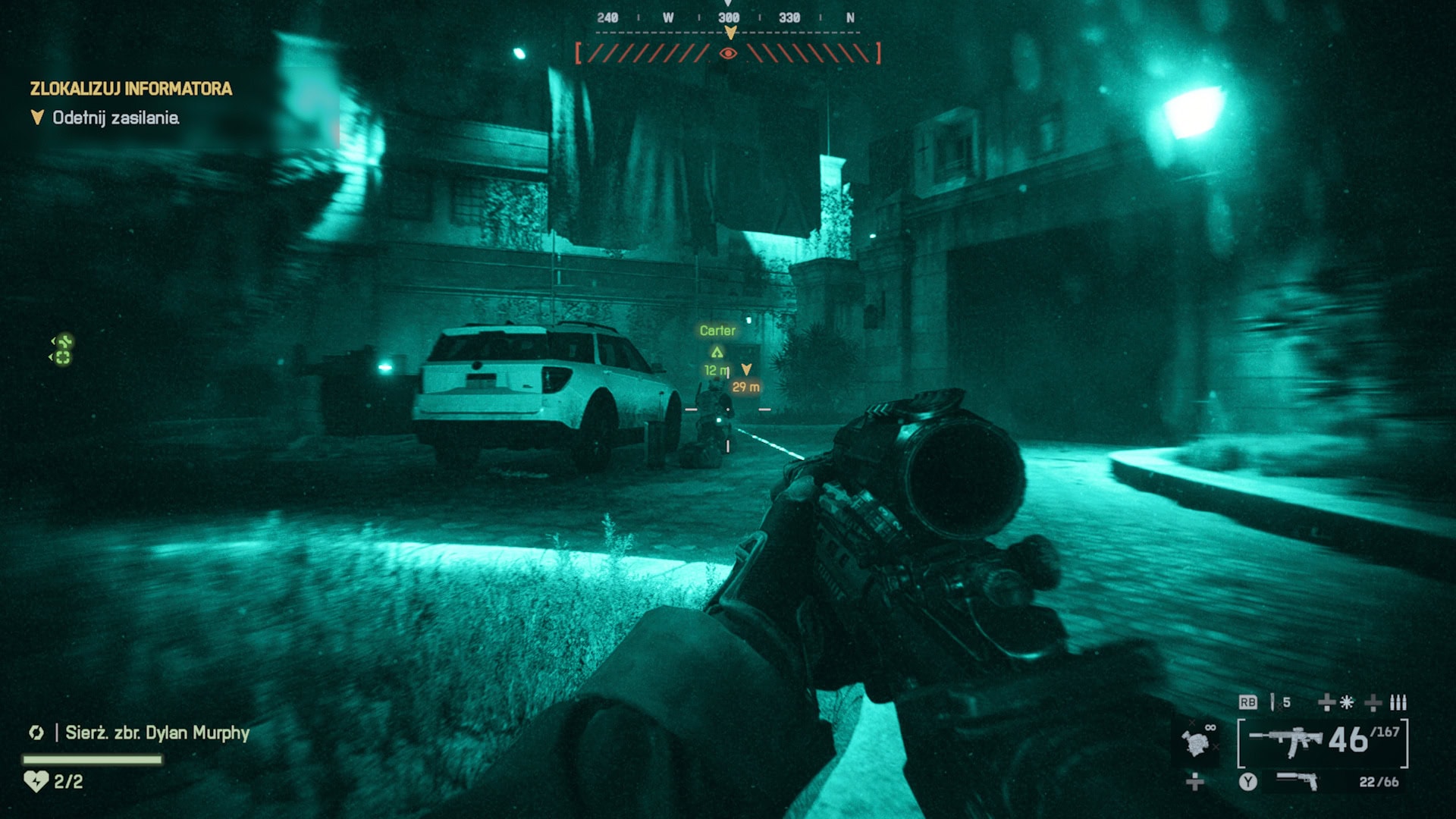Viewport: 1456px width, 819px height.
Task: Select the throwing knife equipment icon
Action: (x=1273, y=701)
